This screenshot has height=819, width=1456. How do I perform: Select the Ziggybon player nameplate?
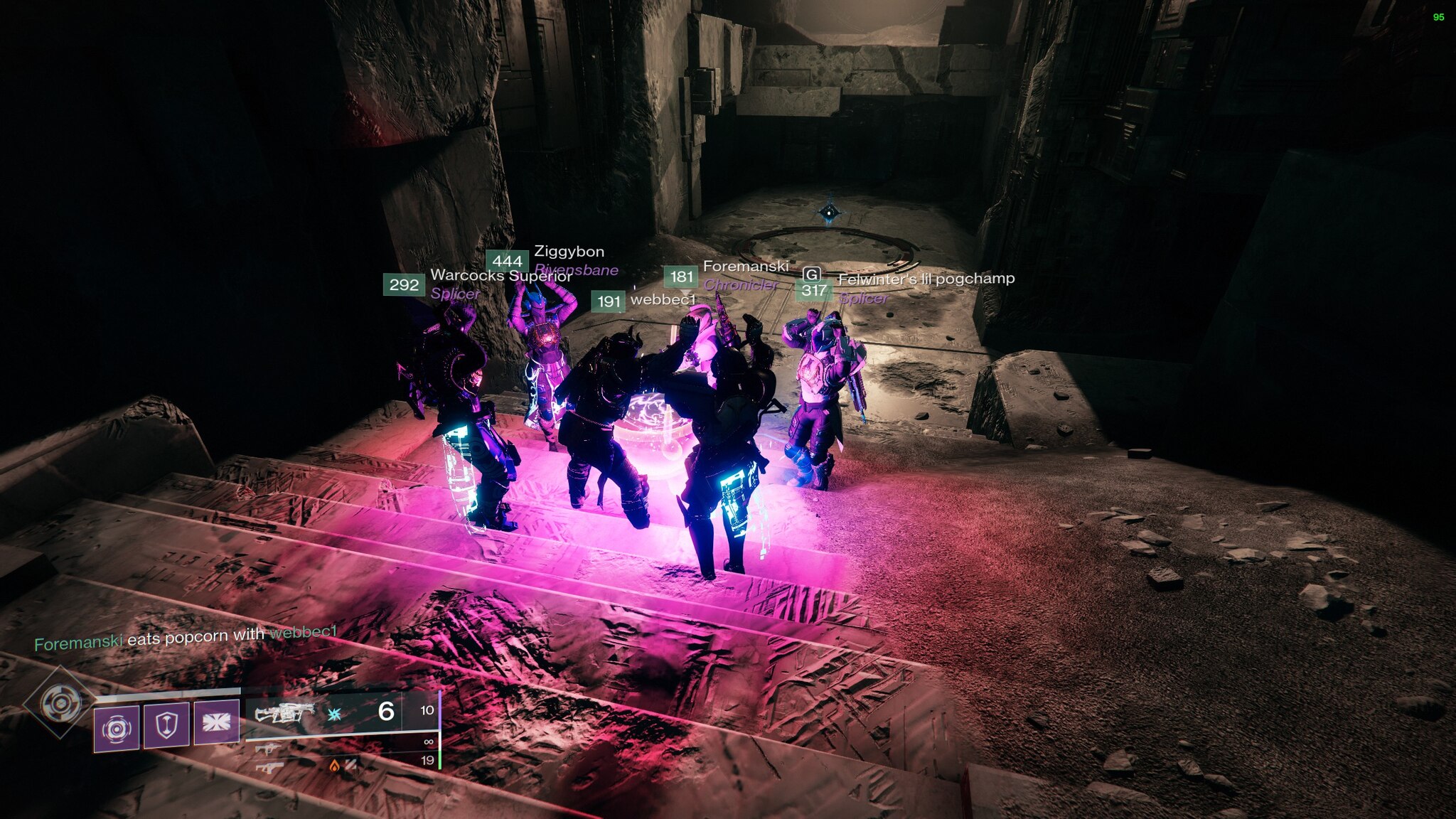[x=569, y=252]
